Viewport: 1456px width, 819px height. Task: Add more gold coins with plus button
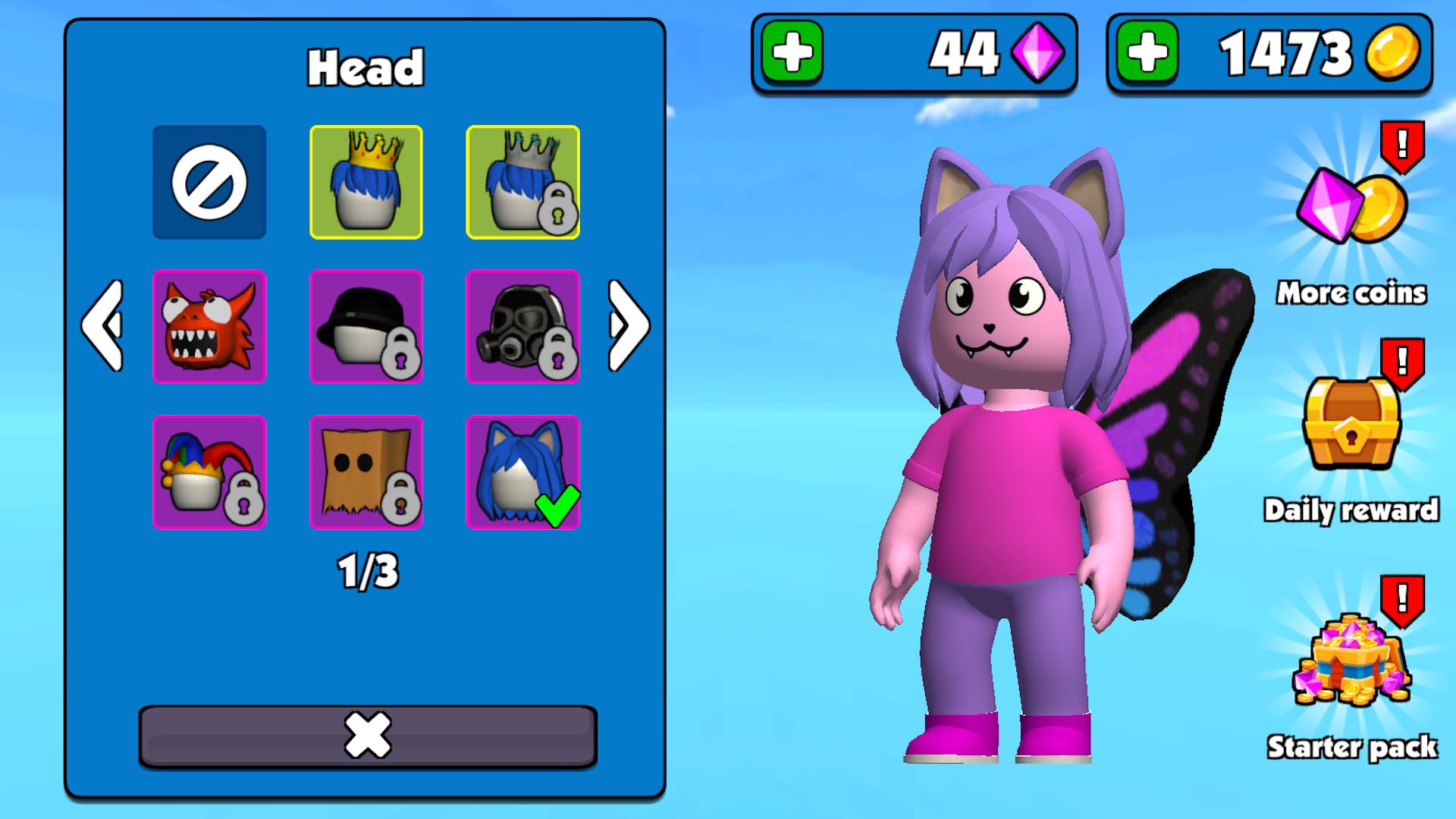(x=1147, y=52)
